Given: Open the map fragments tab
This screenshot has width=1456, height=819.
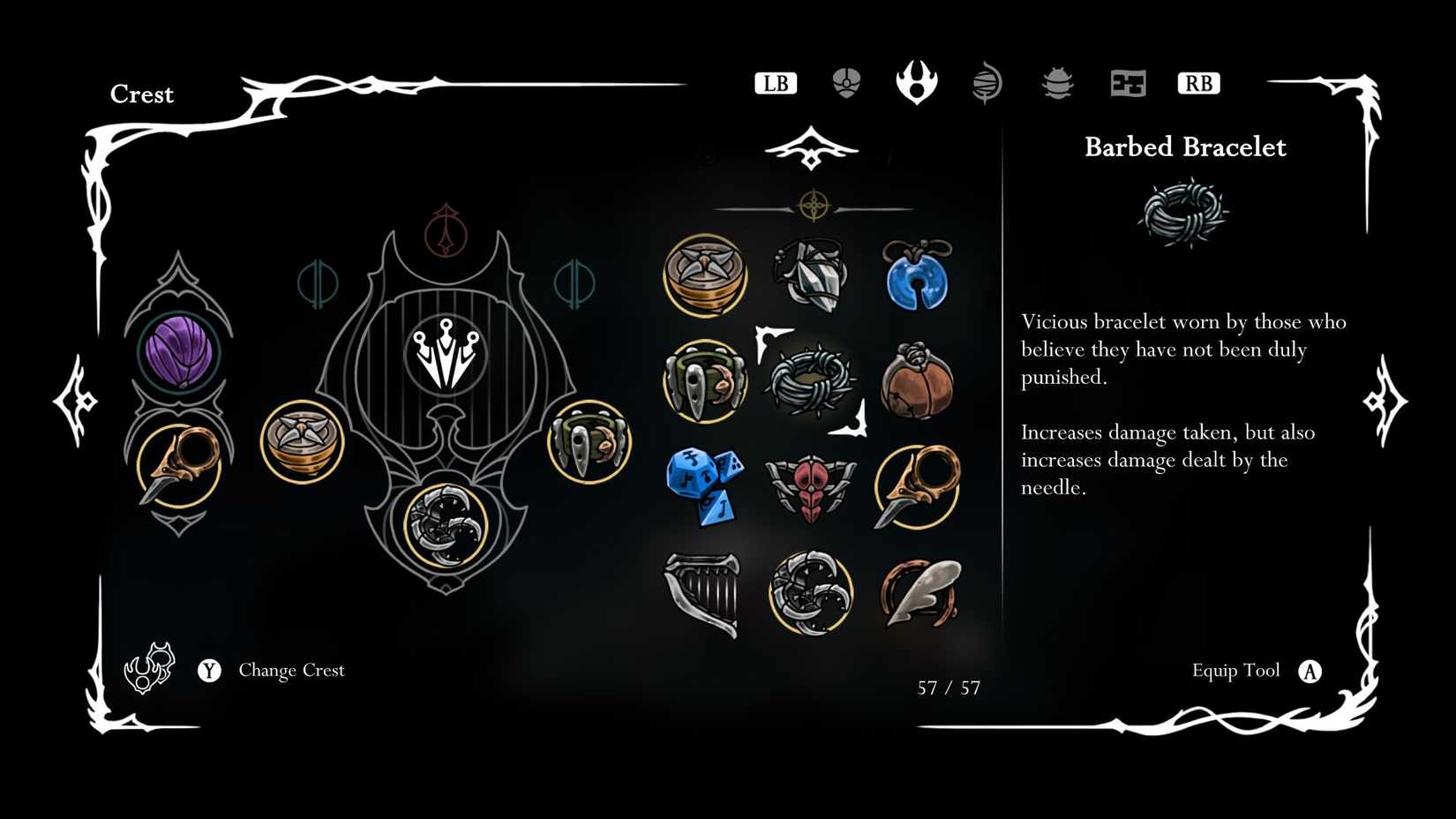Looking at the screenshot, I should (x=1128, y=82).
